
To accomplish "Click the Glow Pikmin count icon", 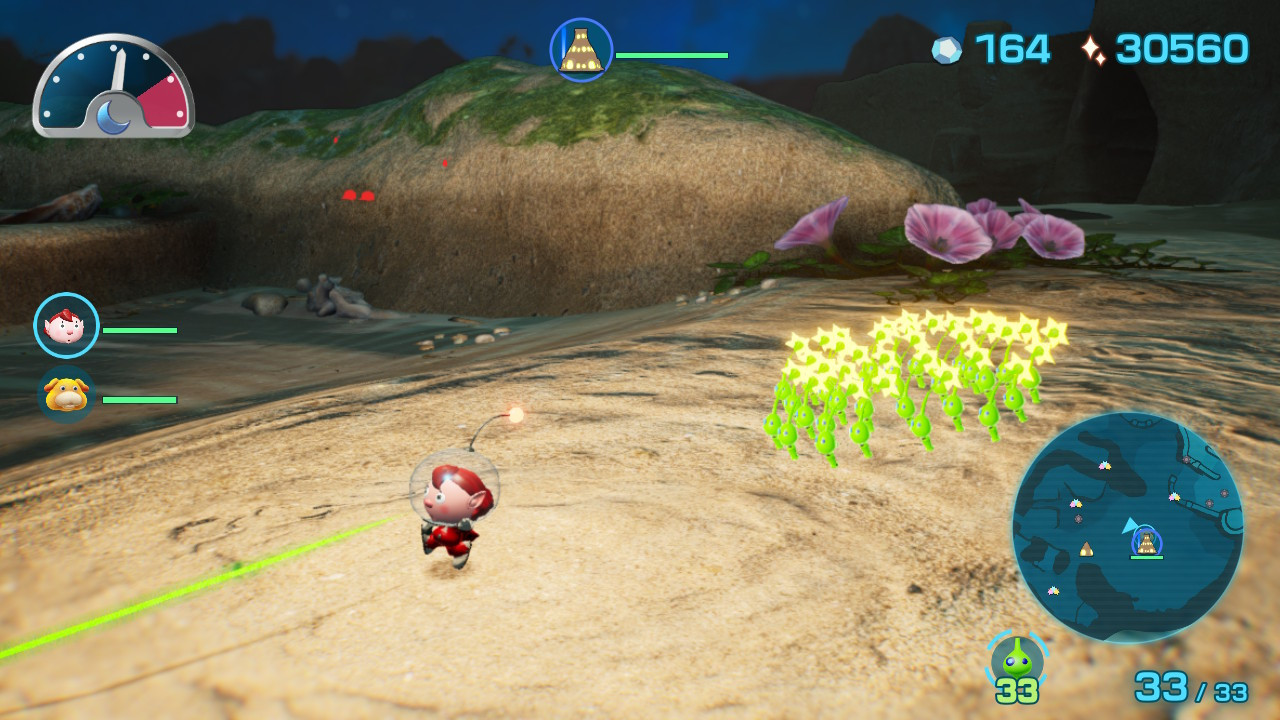I will [x=1016, y=659].
